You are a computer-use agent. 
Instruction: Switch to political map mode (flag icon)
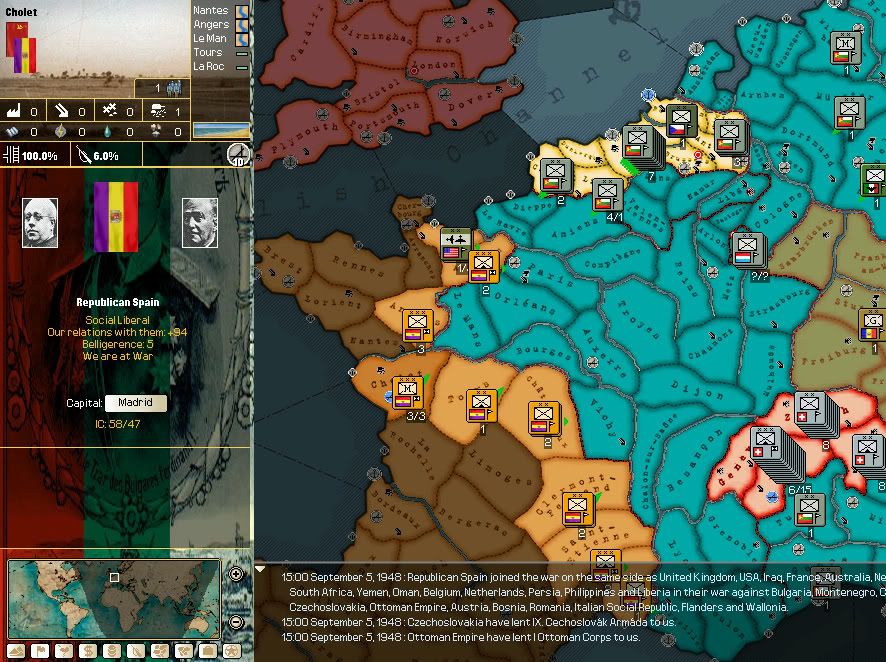tap(39, 651)
